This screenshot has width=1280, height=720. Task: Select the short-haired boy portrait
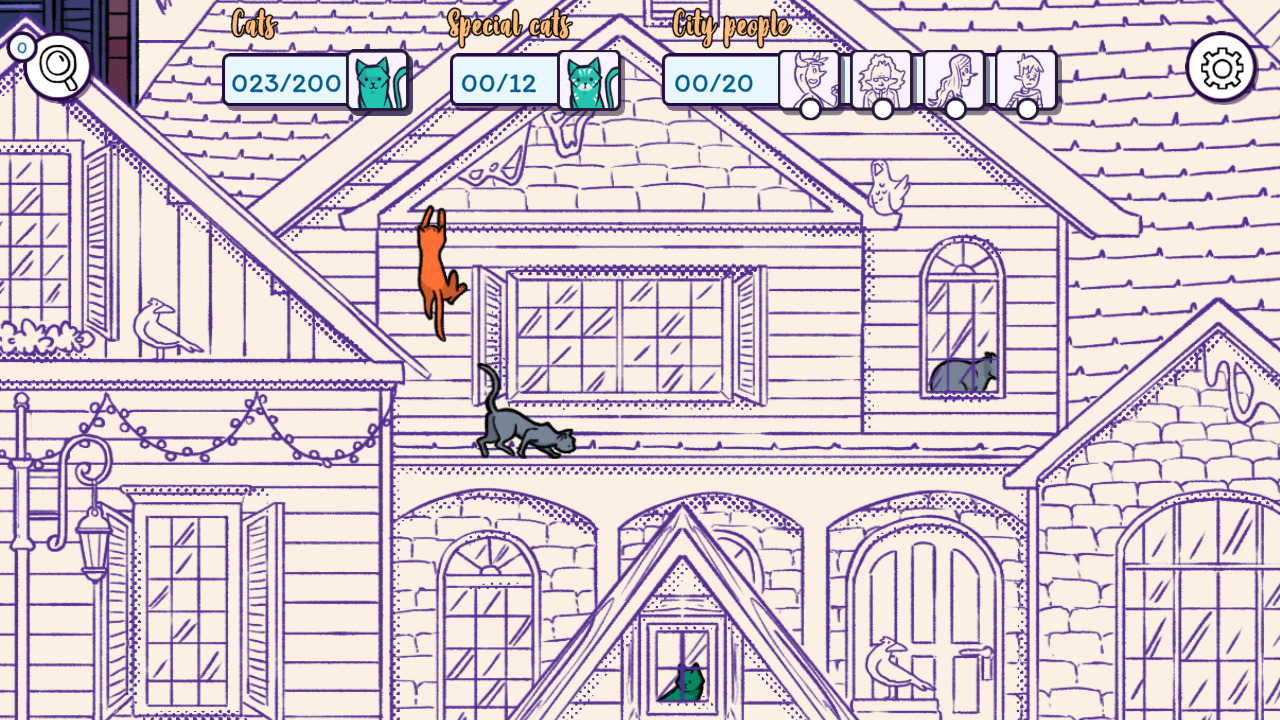click(1027, 78)
